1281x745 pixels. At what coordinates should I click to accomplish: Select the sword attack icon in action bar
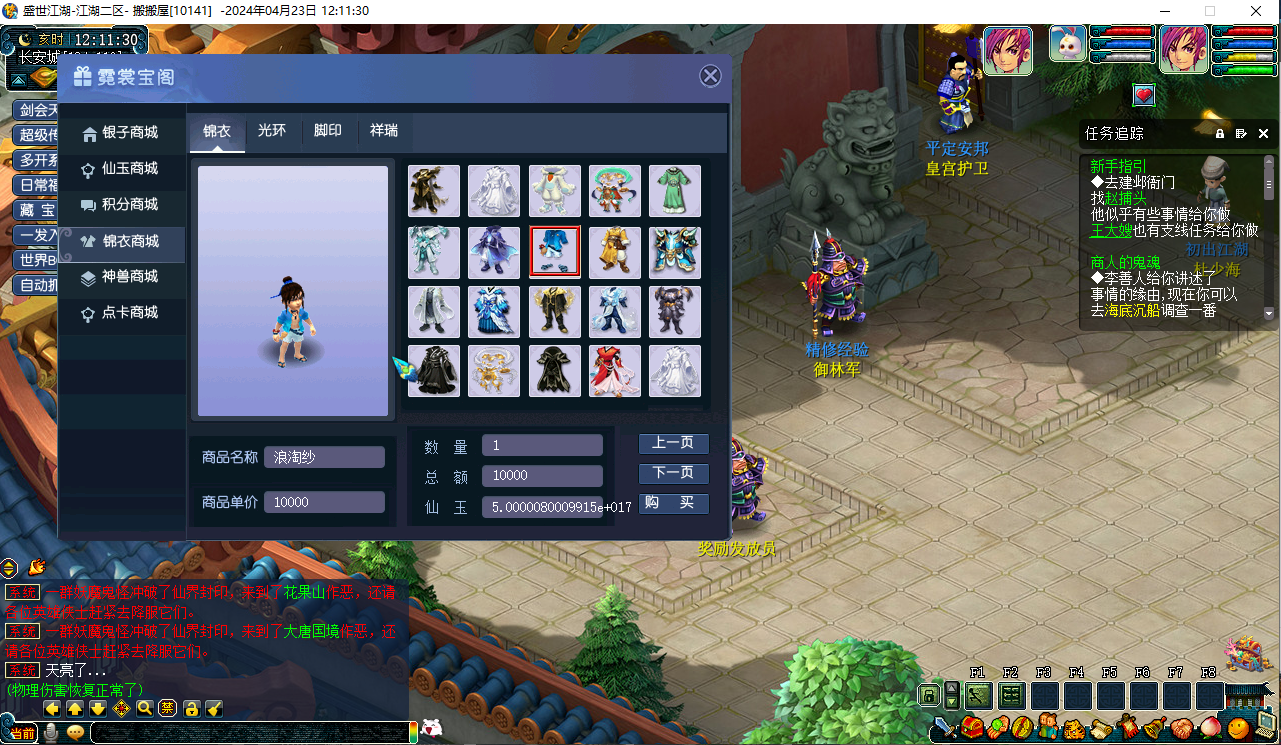(945, 727)
